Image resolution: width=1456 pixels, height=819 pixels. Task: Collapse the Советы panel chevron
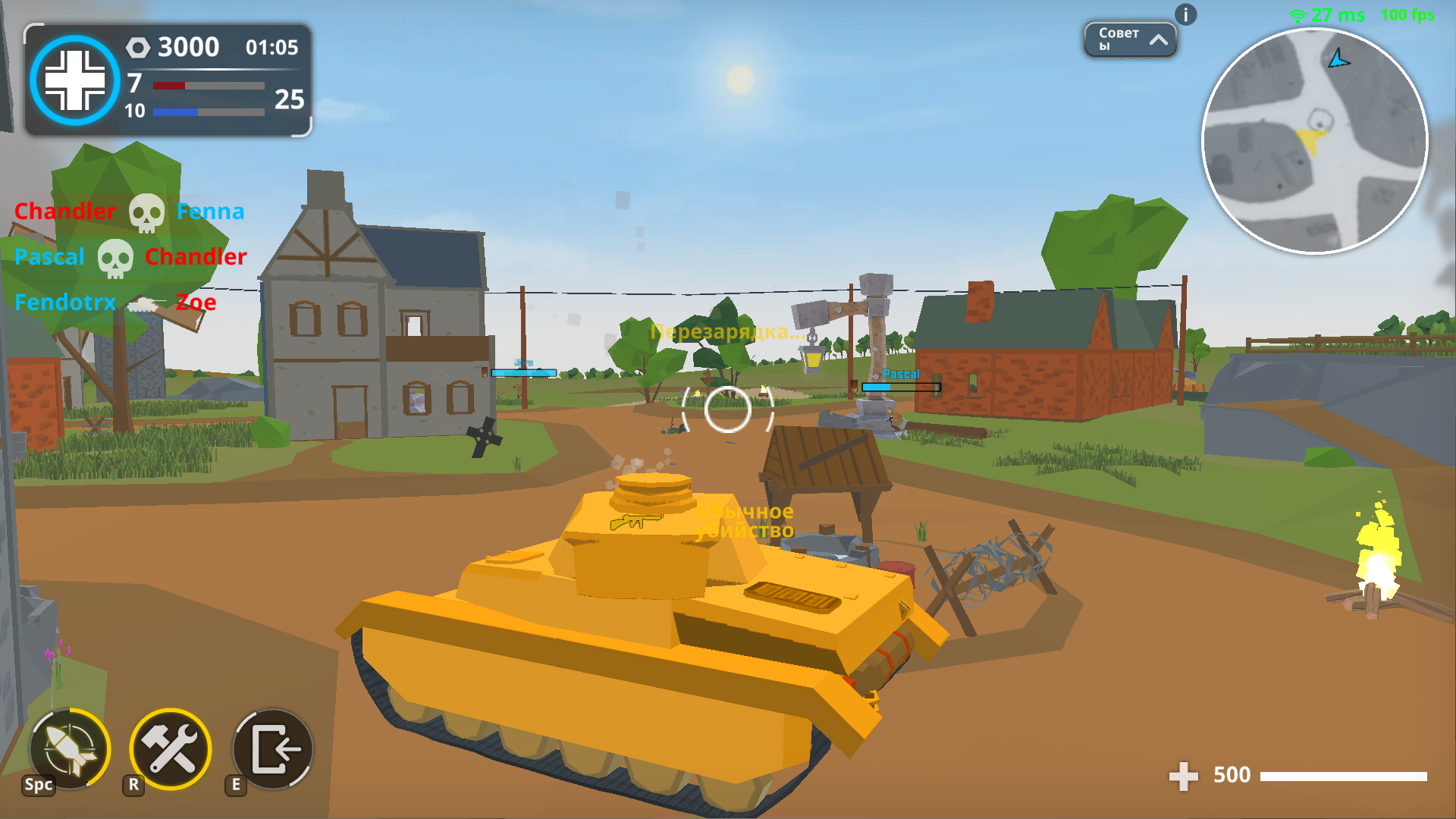coord(1159,42)
